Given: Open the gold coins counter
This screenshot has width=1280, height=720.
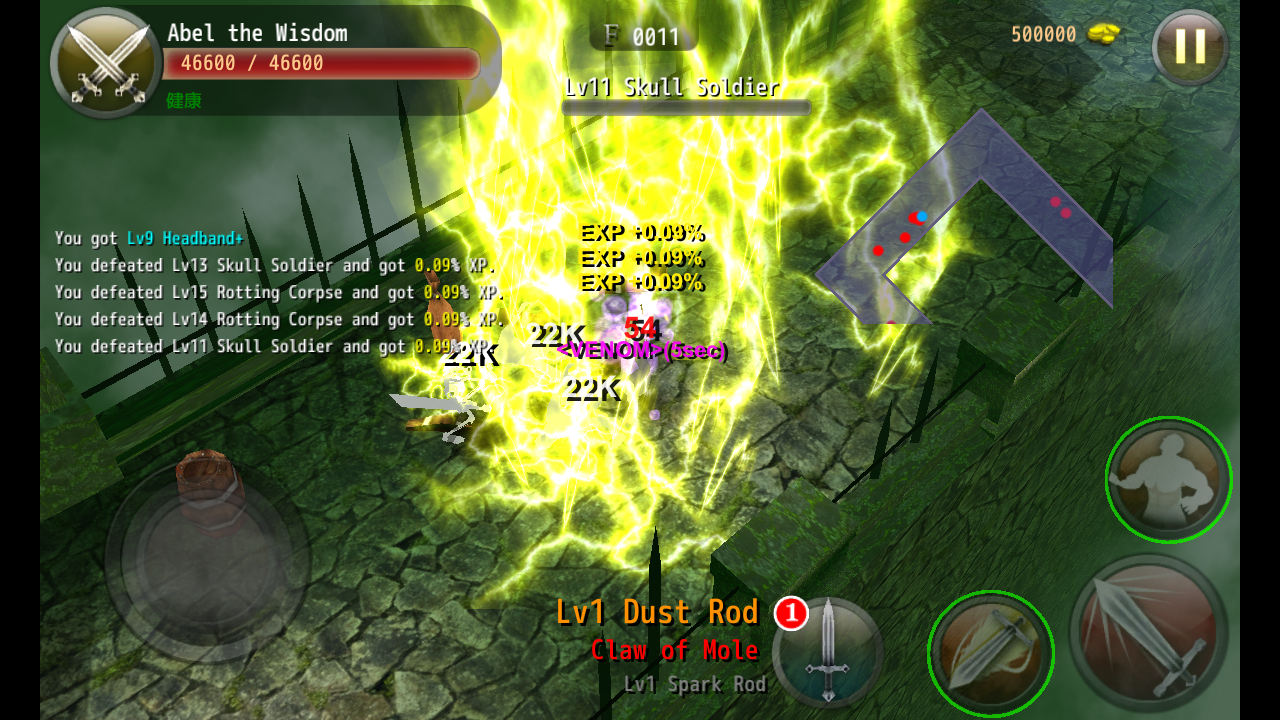Looking at the screenshot, I should tap(1065, 34).
